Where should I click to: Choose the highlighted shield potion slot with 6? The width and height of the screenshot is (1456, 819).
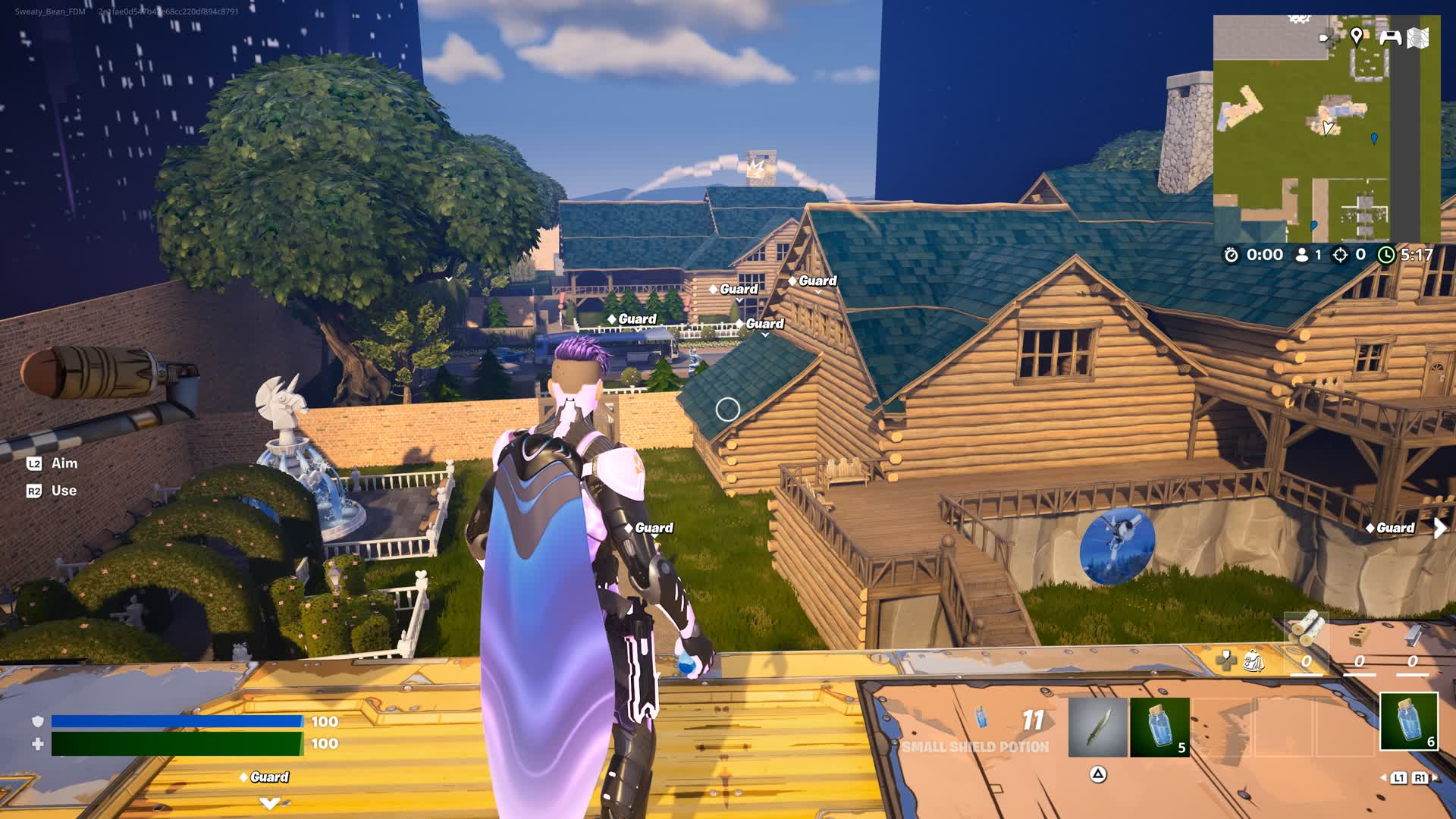pos(1408,721)
